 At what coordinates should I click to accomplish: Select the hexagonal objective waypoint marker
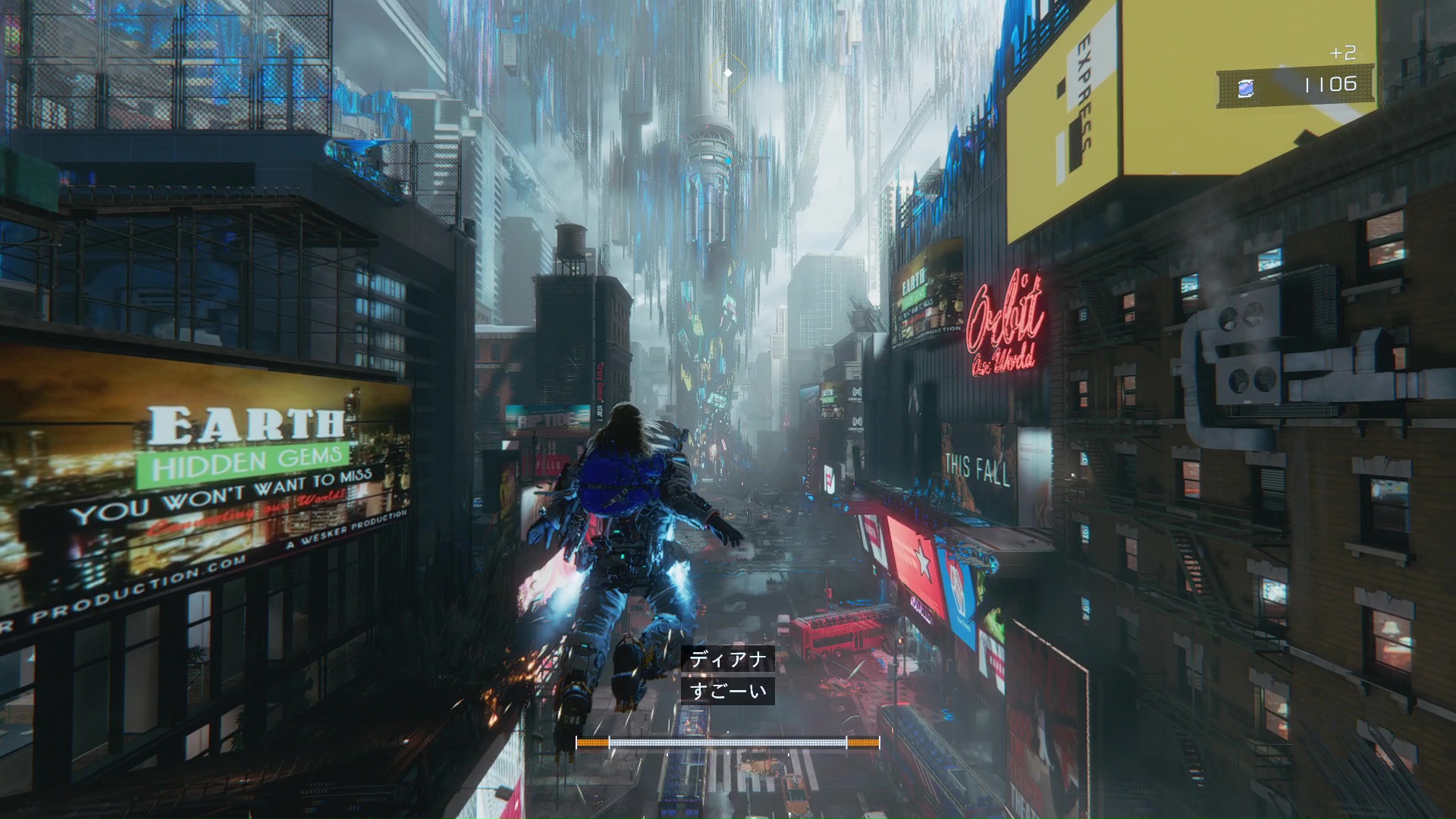coord(728,74)
